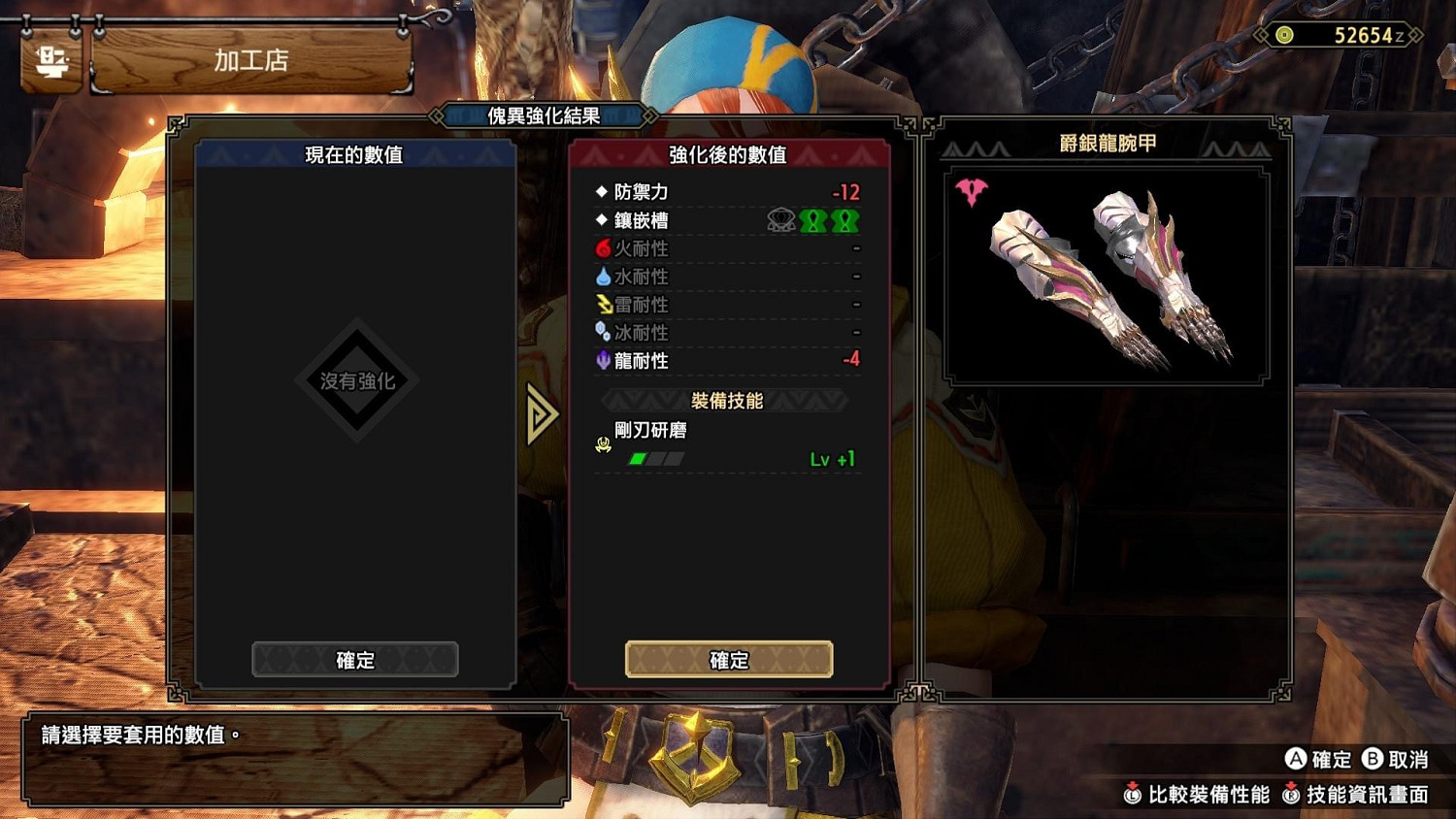Expand the yellow arrow between the stat panels
The width and height of the screenshot is (1456, 819).
[542, 412]
